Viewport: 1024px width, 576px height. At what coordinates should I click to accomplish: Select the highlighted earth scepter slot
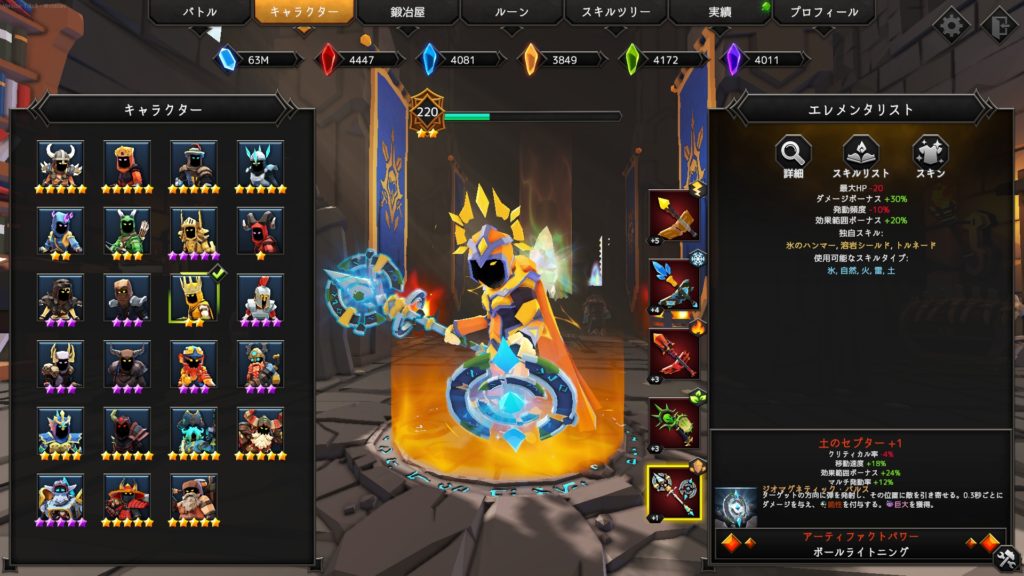click(x=674, y=493)
